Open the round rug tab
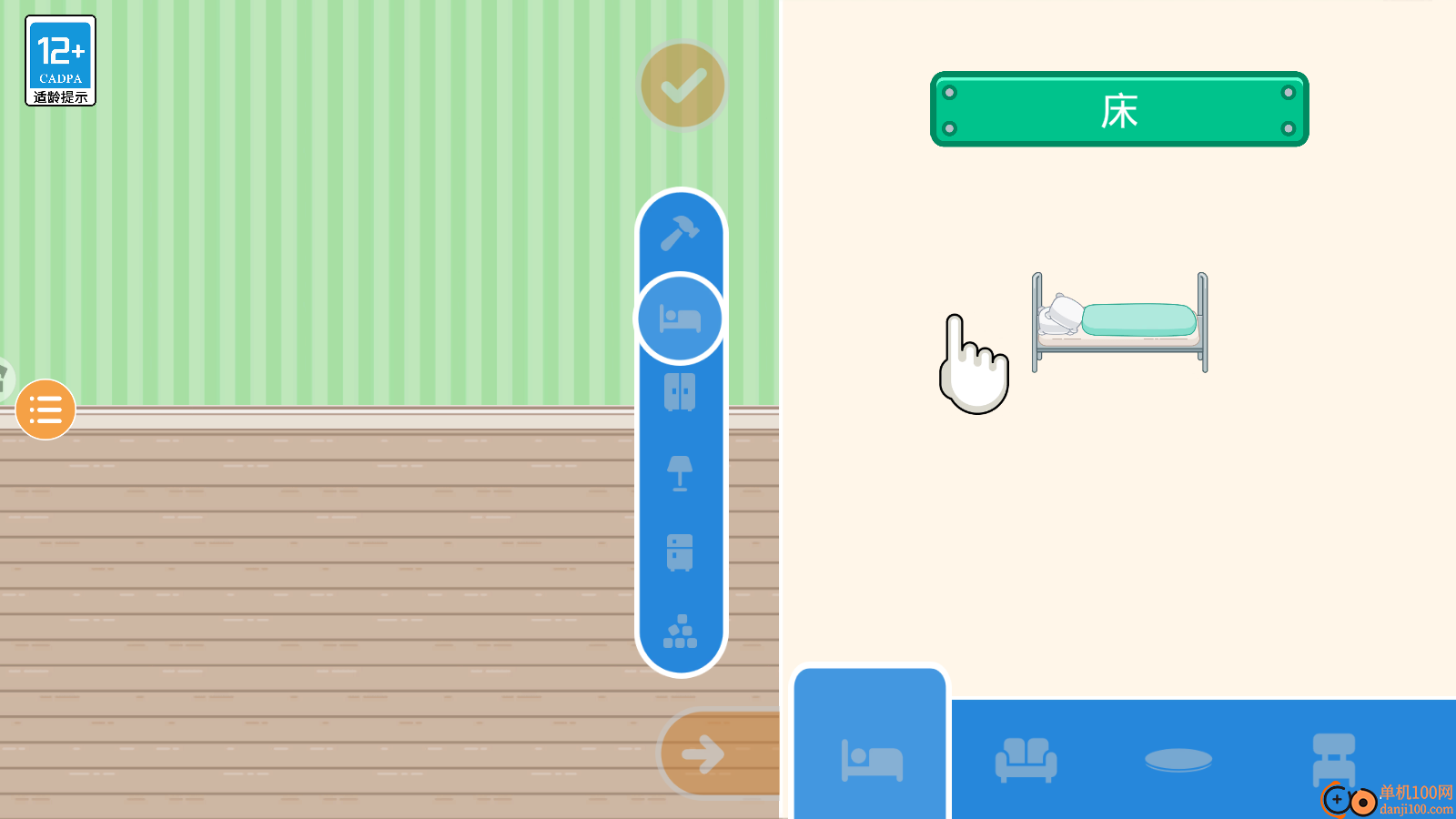This screenshot has width=1456, height=819. [1178, 759]
